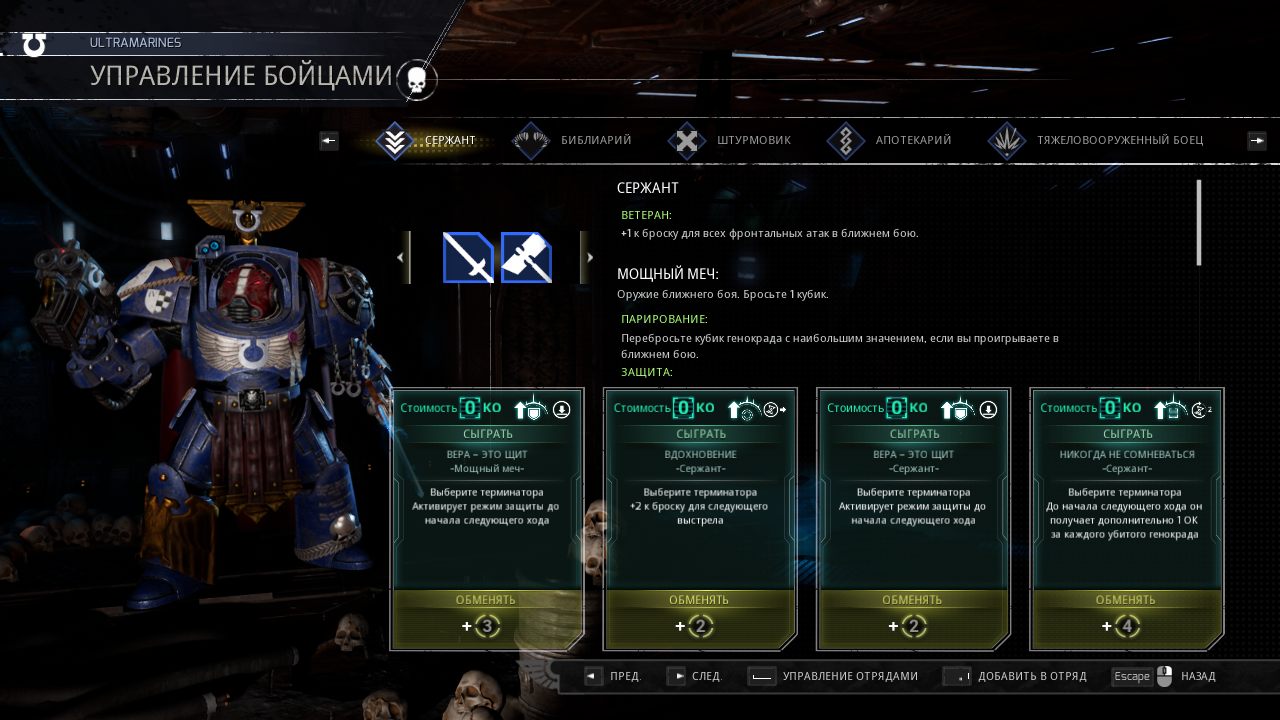Play the Мощный меч shield card
The image size is (1280, 720).
click(487, 434)
